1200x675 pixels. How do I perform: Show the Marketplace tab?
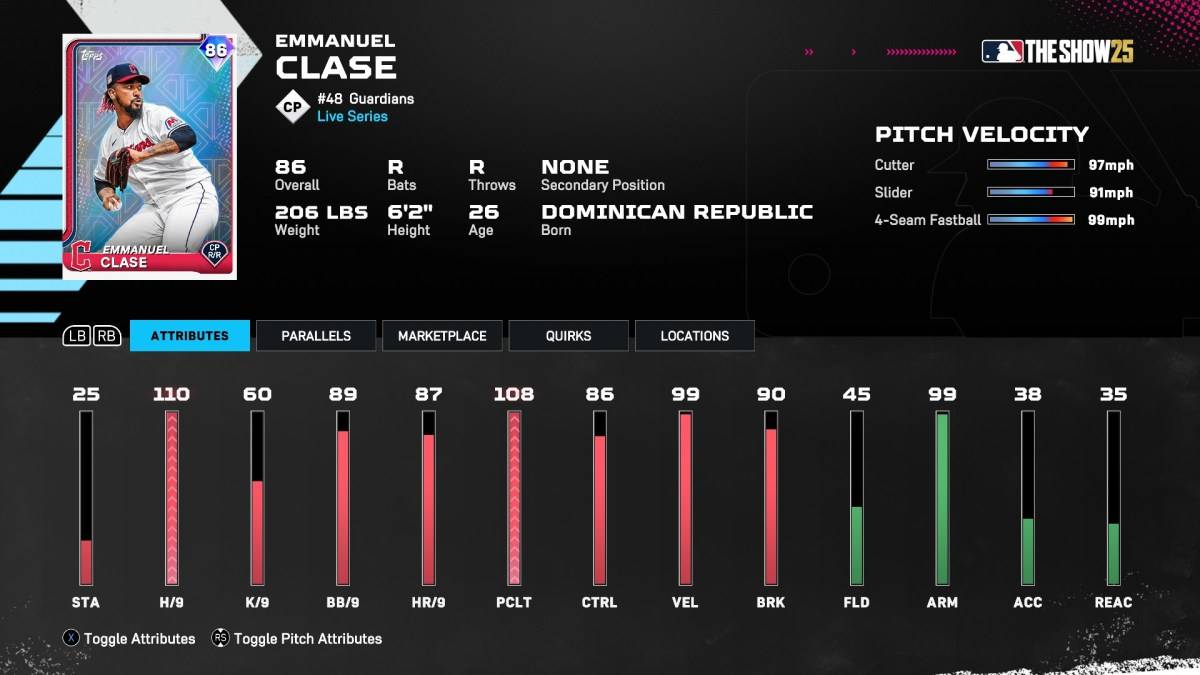click(x=442, y=336)
